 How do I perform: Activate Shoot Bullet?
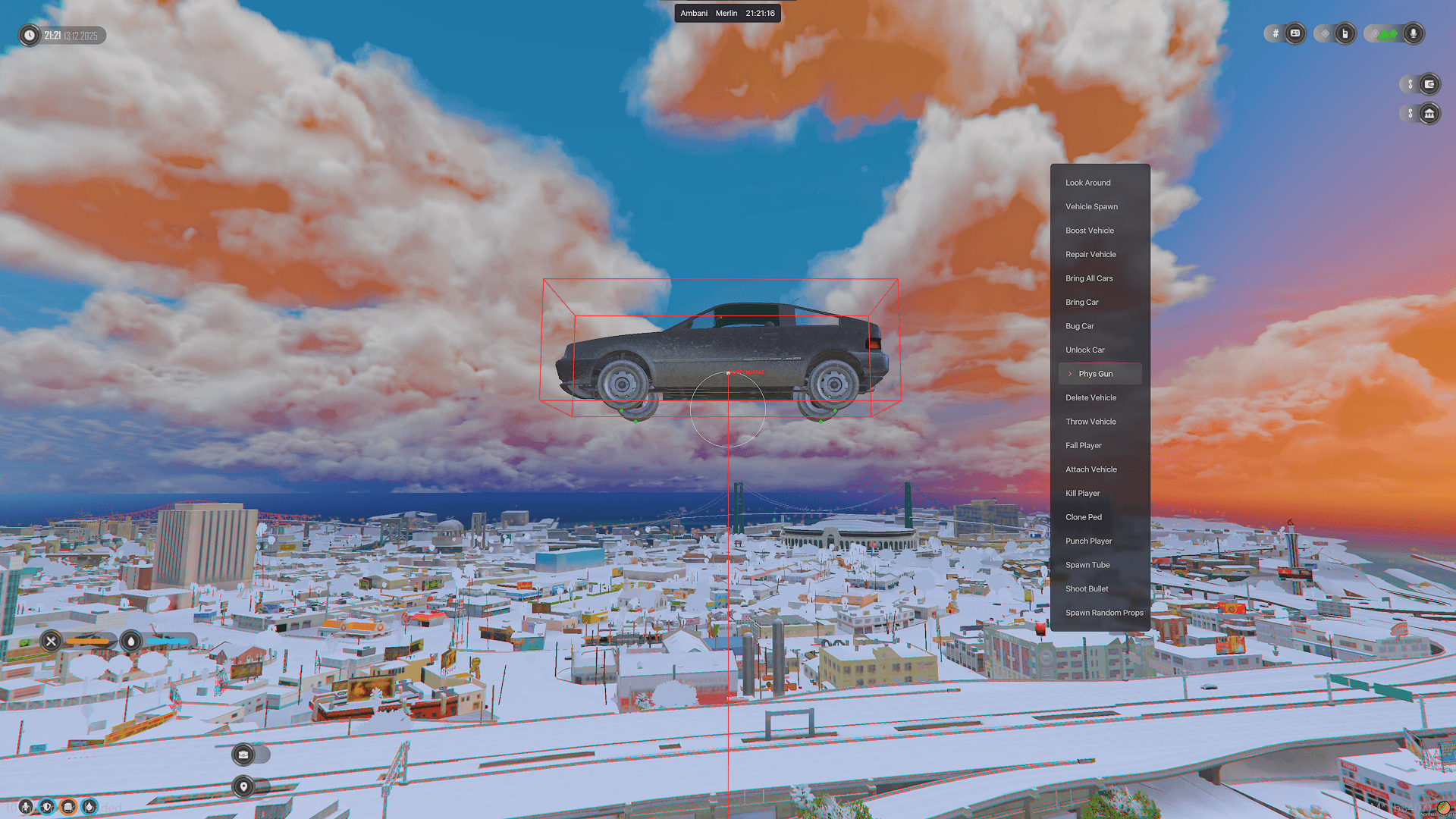coord(1087,588)
